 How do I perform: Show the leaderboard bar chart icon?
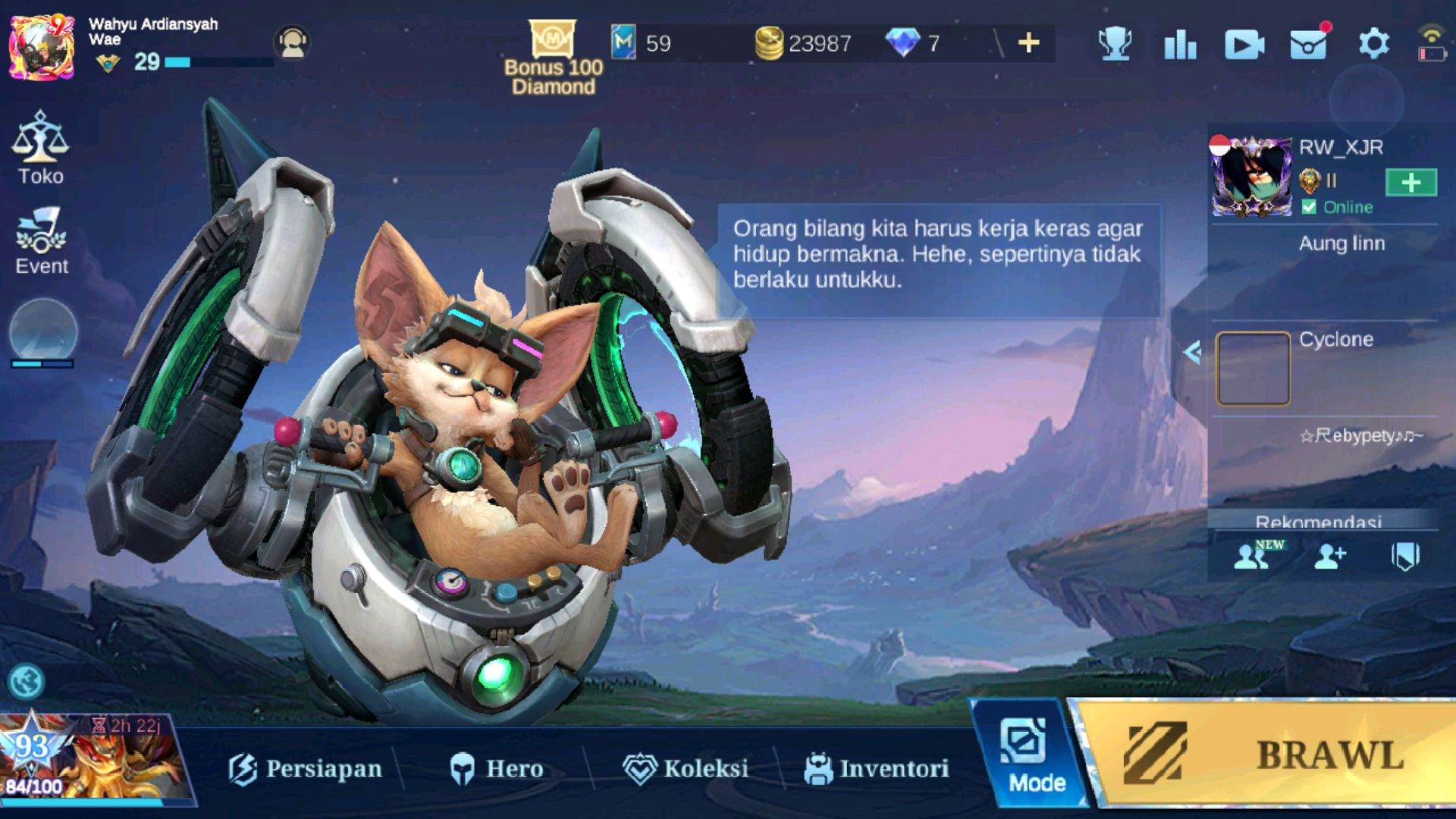[x=1180, y=45]
